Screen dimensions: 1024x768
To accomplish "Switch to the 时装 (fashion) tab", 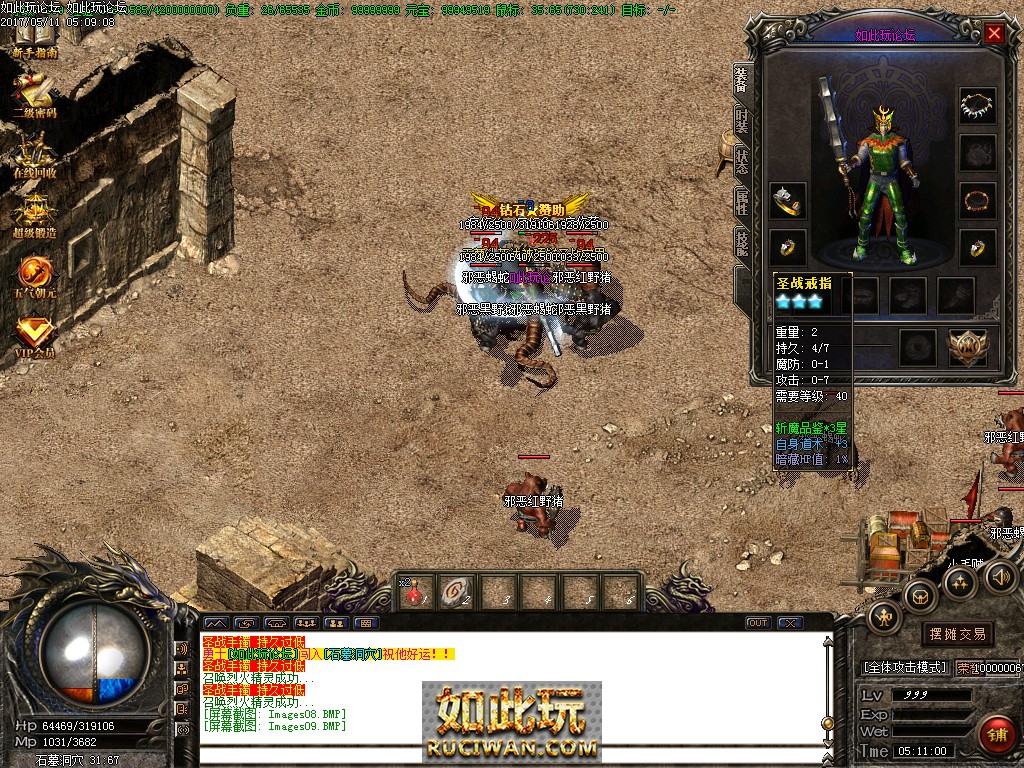I will [x=741, y=121].
